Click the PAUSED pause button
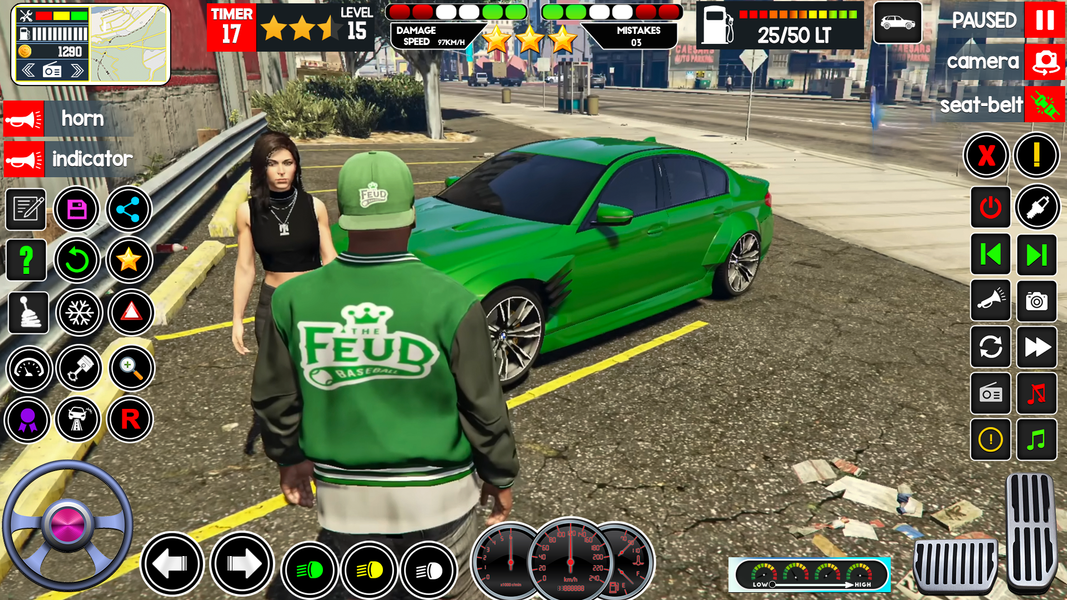 pos(1043,20)
